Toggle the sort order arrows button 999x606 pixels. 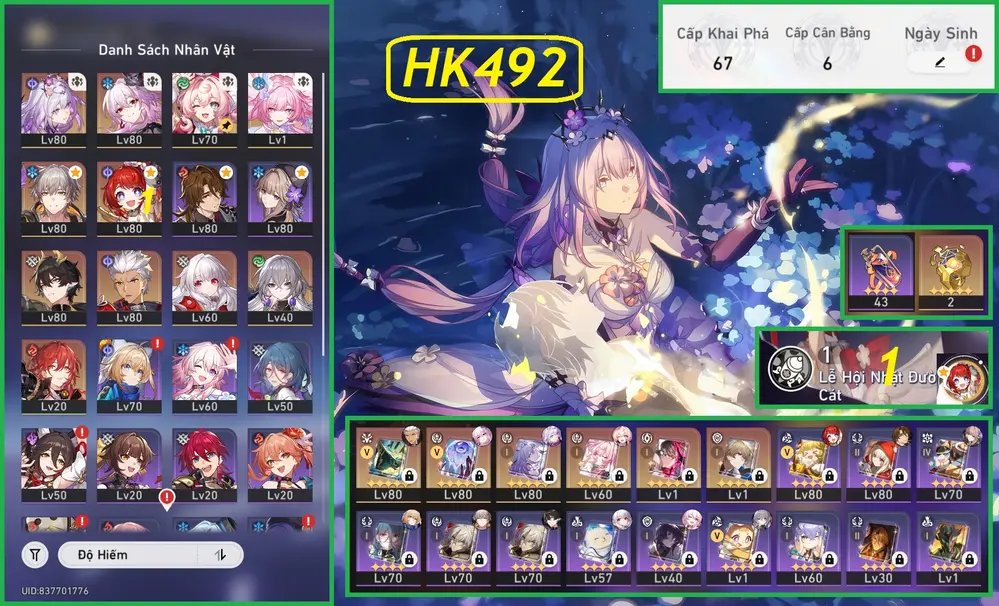[221, 555]
